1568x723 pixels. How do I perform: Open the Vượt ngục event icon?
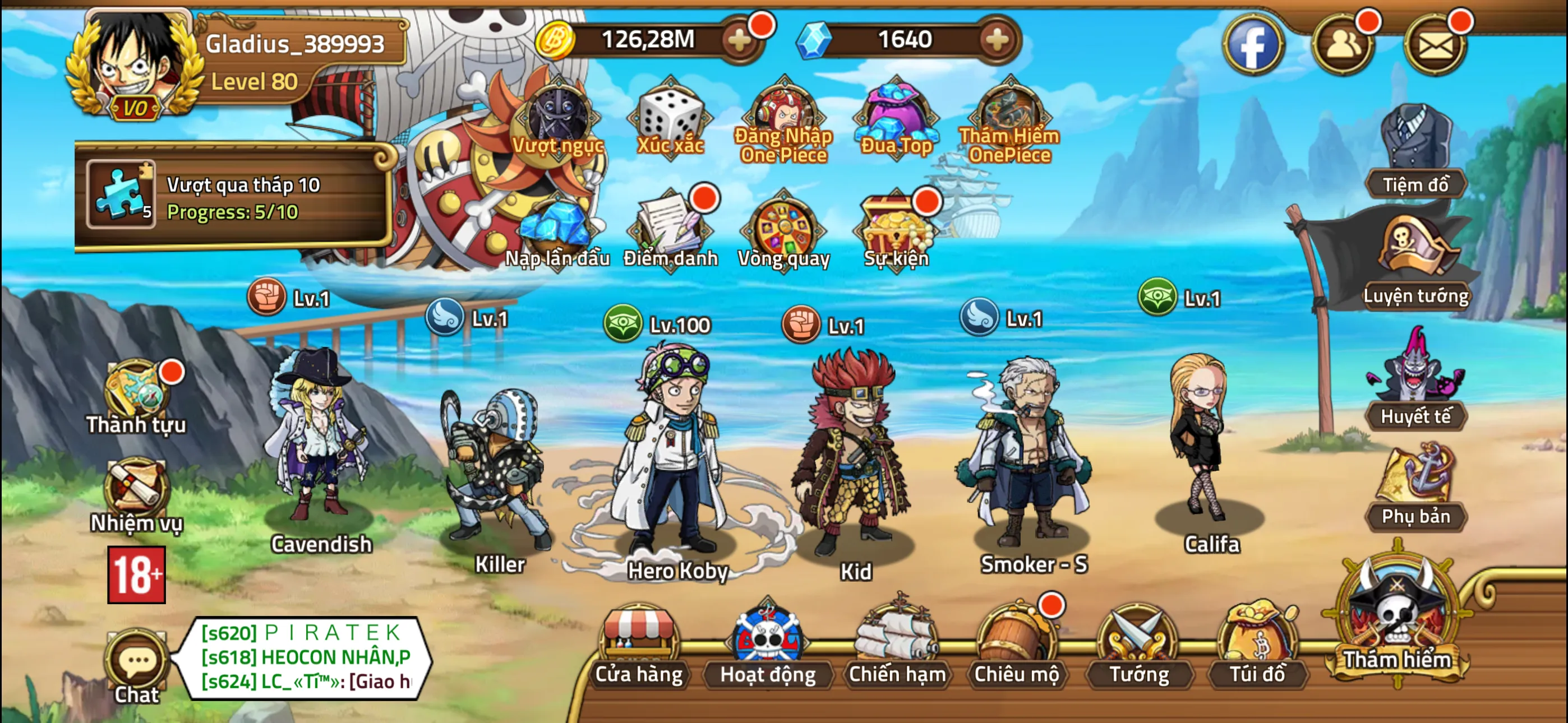pos(557,119)
